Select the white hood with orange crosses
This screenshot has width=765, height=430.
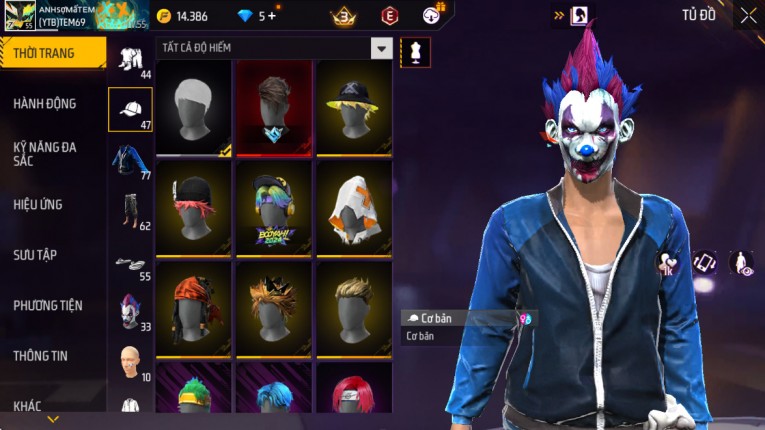(x=354, y=207)
